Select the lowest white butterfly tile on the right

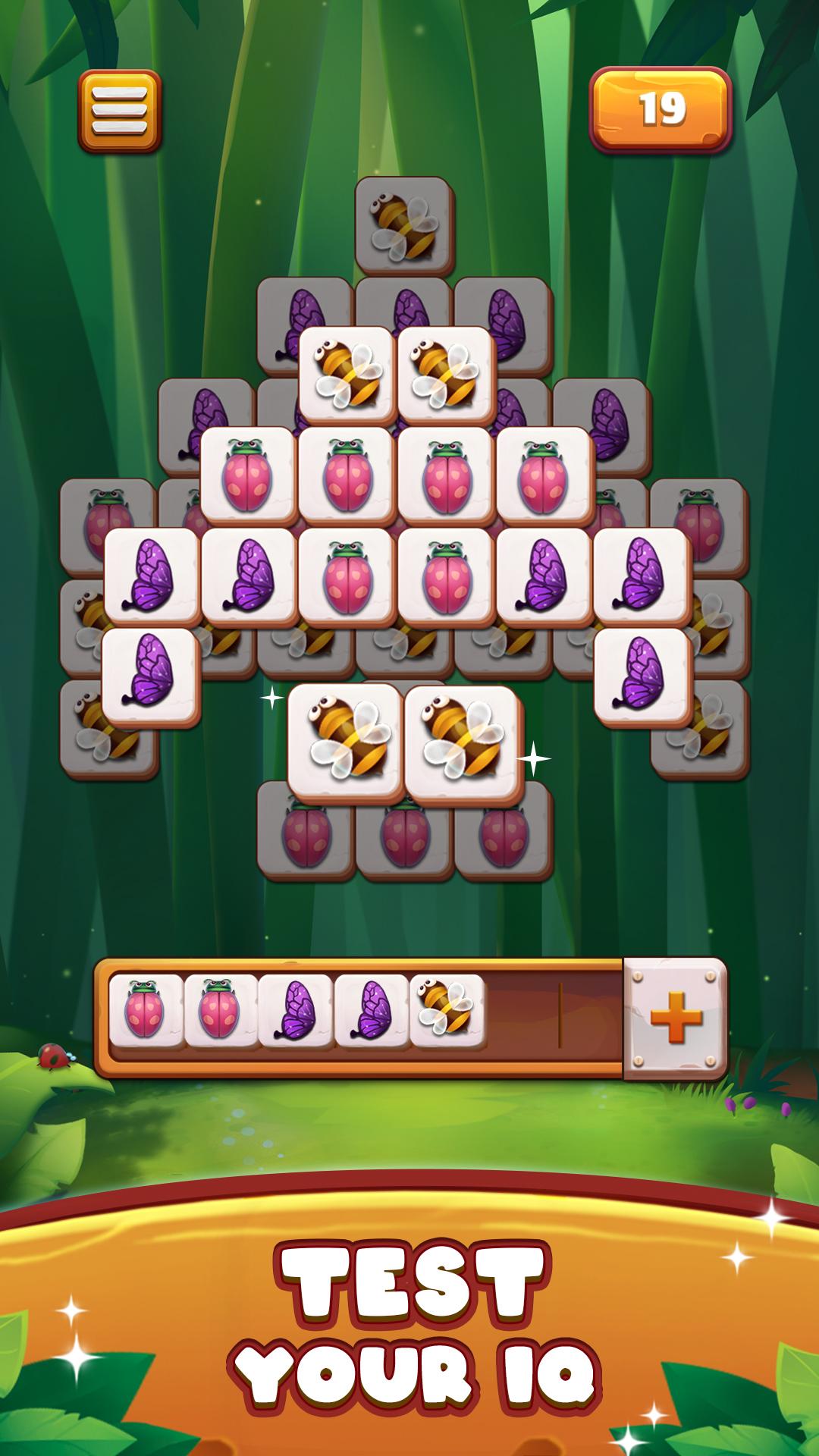pos(643,676)
